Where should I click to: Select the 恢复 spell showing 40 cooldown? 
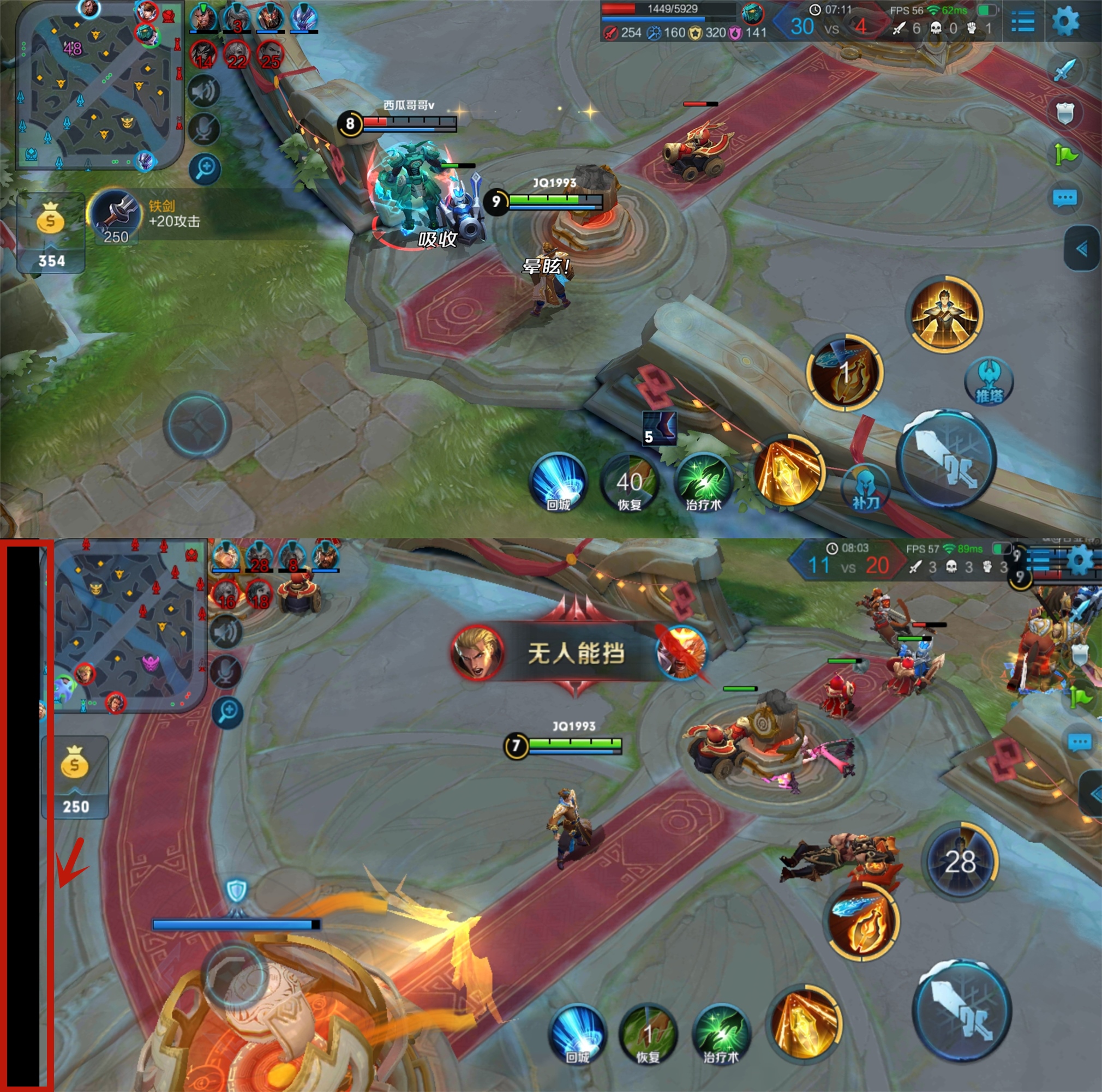(x=629, y=485)
